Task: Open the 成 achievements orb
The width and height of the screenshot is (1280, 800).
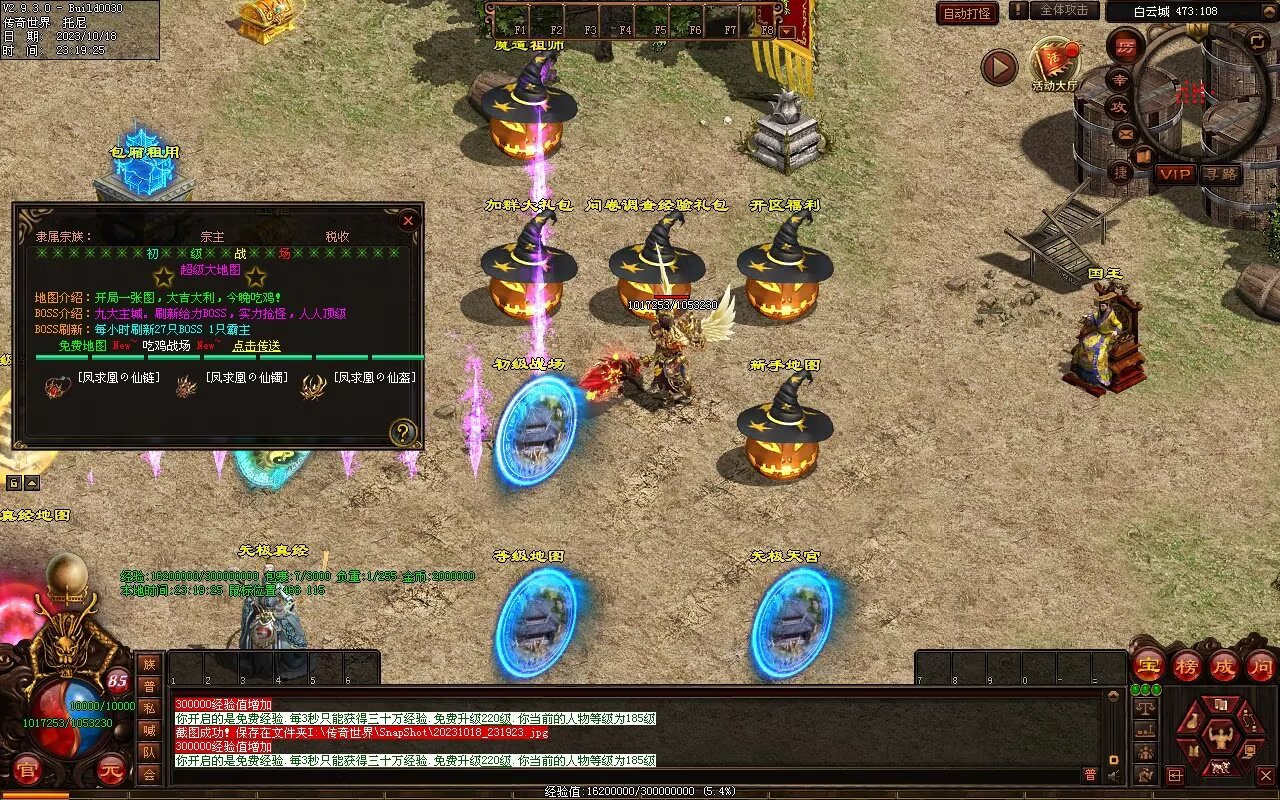Action: pos(1223,665)
